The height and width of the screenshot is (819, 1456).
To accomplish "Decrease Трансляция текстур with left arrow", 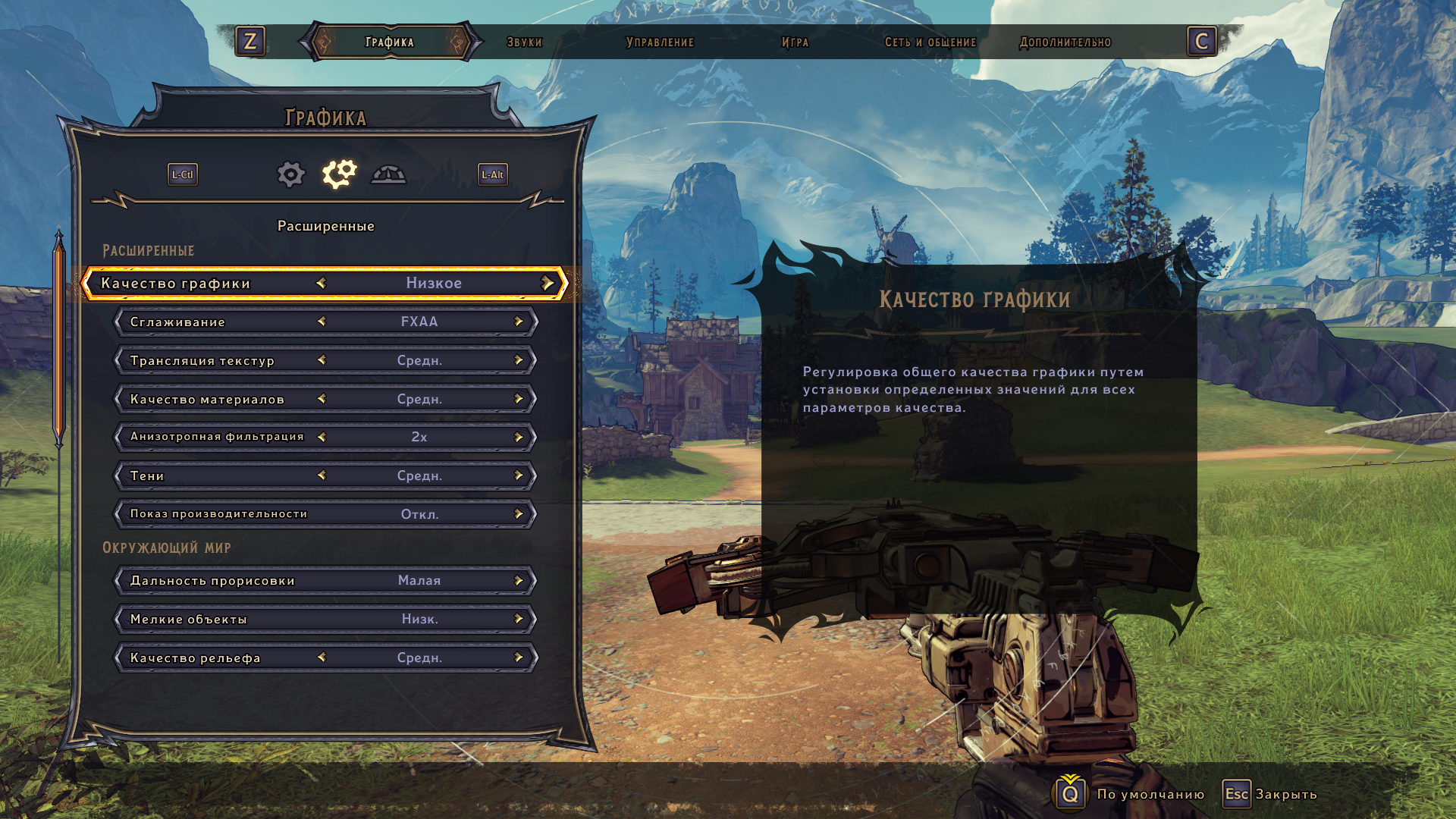I will [322, 360].
